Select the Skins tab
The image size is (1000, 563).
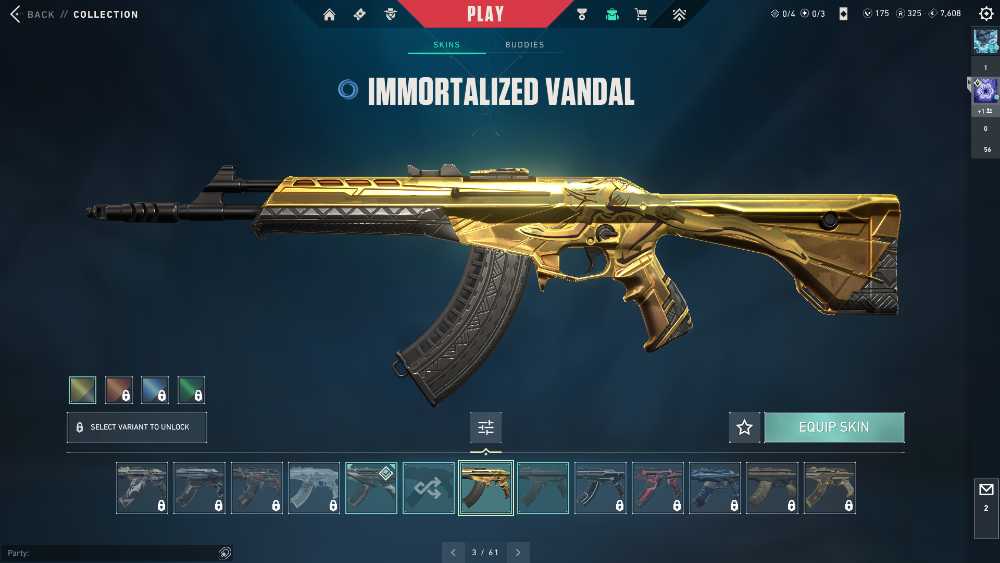(446, 45)
